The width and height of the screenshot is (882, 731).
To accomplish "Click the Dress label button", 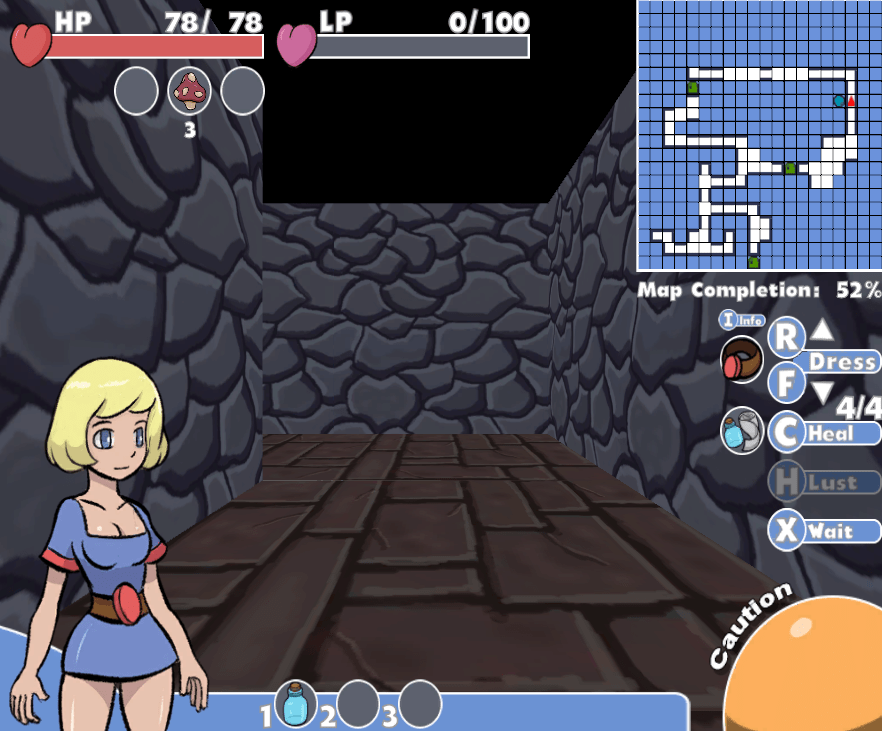I will [x=842, y=361].
